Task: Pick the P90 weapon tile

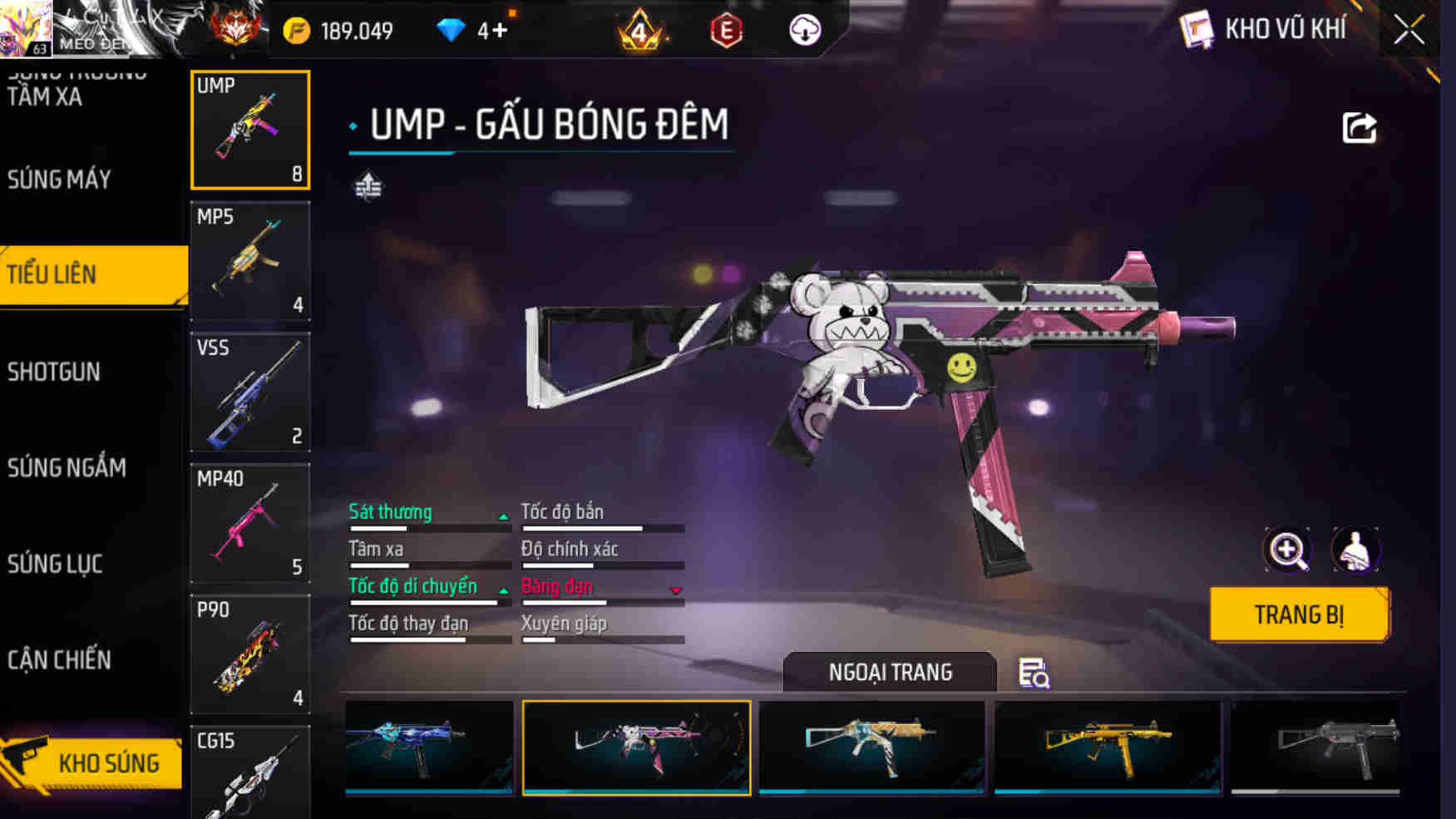Action: pos(250,654)
